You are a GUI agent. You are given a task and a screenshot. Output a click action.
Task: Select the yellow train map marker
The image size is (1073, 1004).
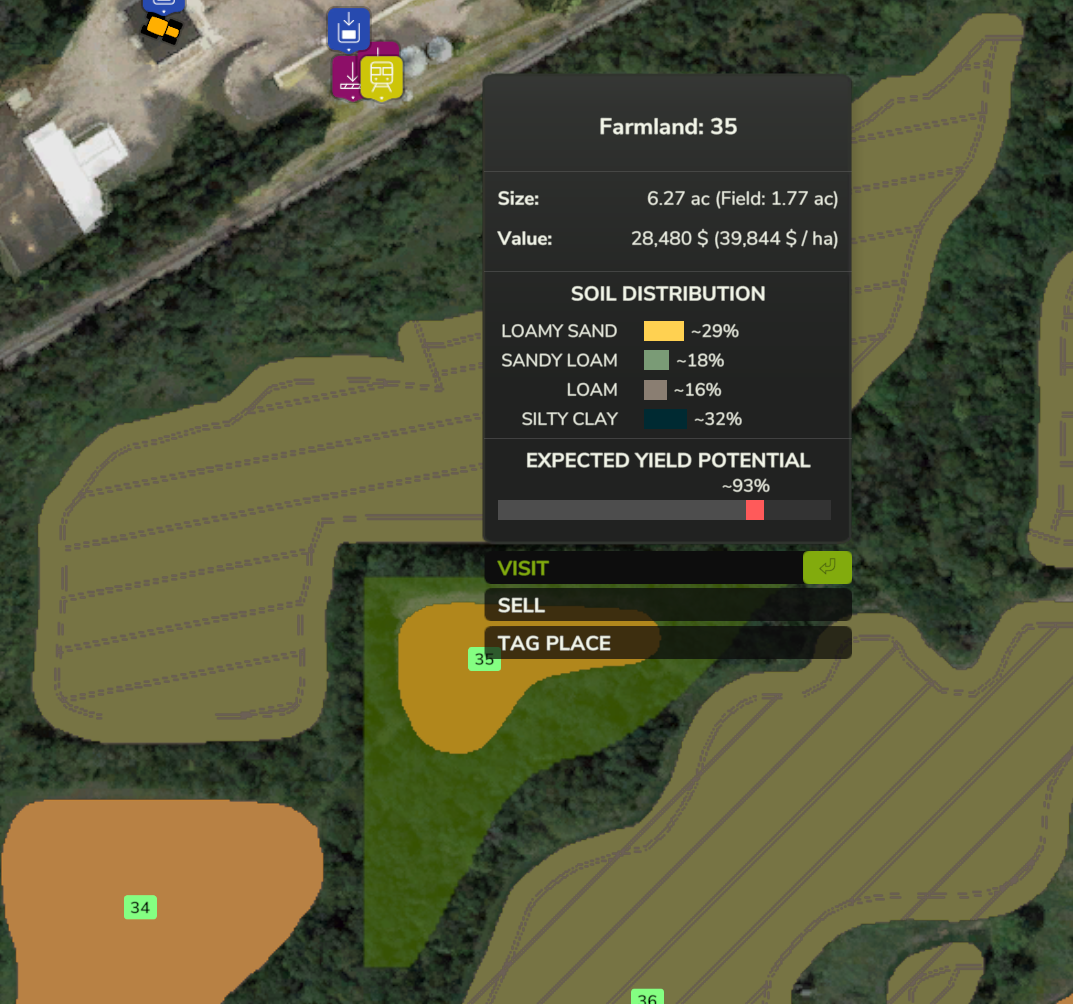click(x=382, y=77)
